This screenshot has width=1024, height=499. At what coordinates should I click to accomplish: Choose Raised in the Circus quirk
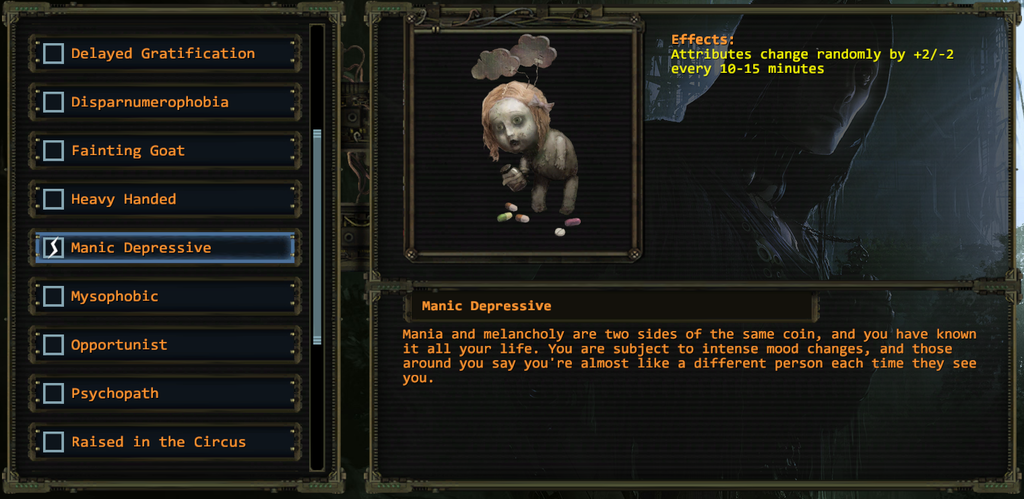(x=53, y=442)
